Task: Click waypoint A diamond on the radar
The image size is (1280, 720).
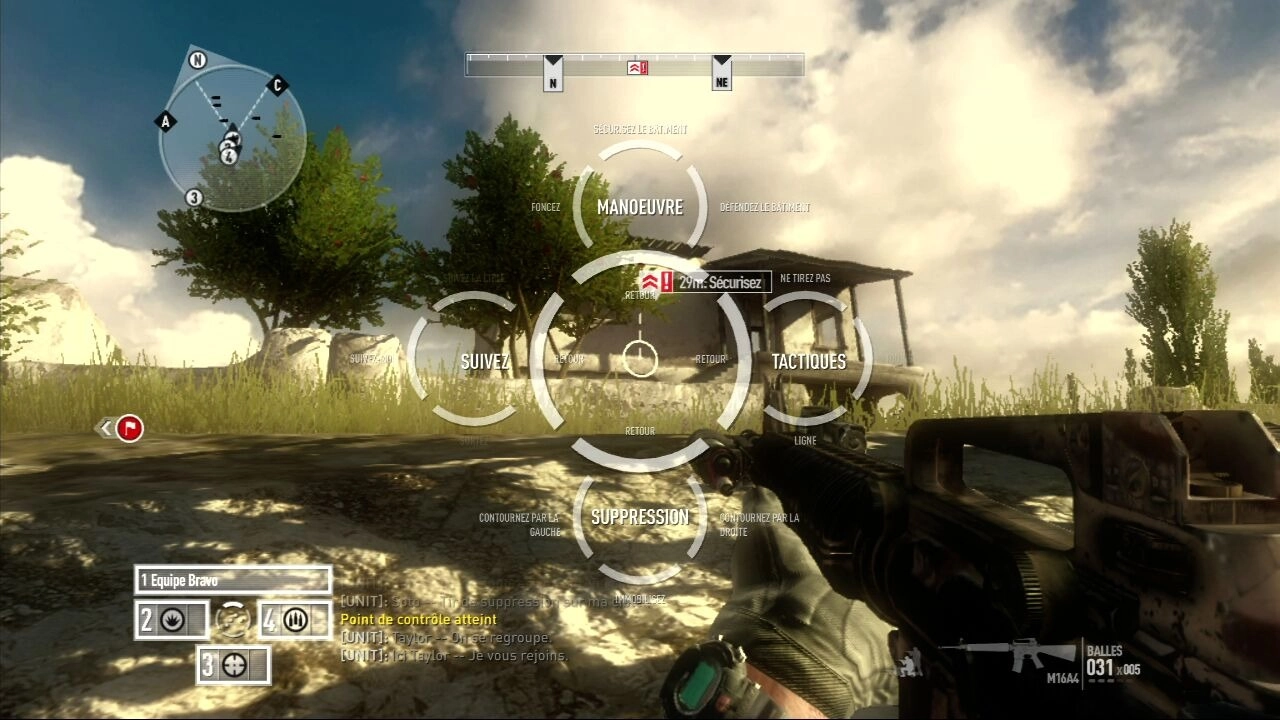Action: coord(166,121)
